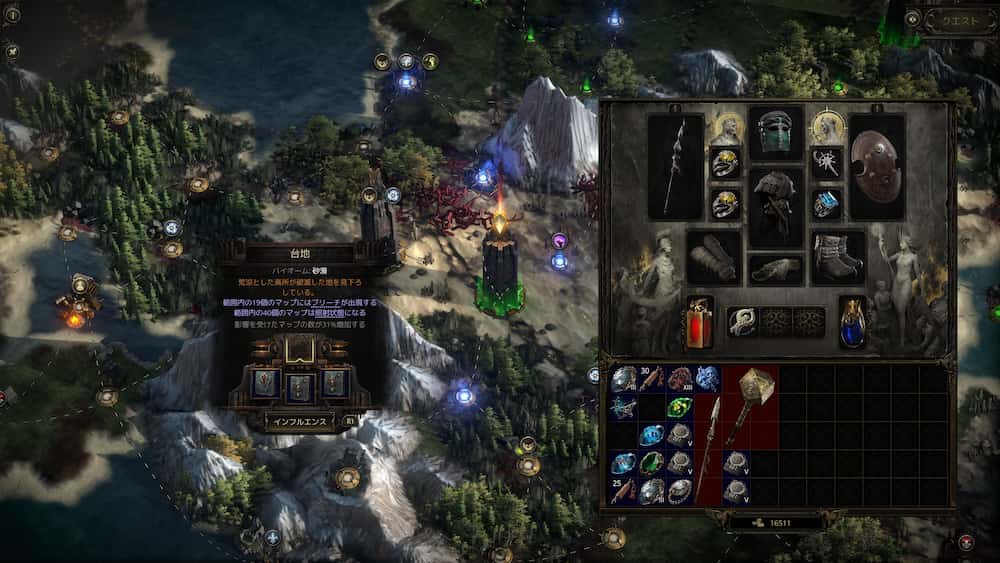
Task: Select the red life flask
Action: (699, 321)
